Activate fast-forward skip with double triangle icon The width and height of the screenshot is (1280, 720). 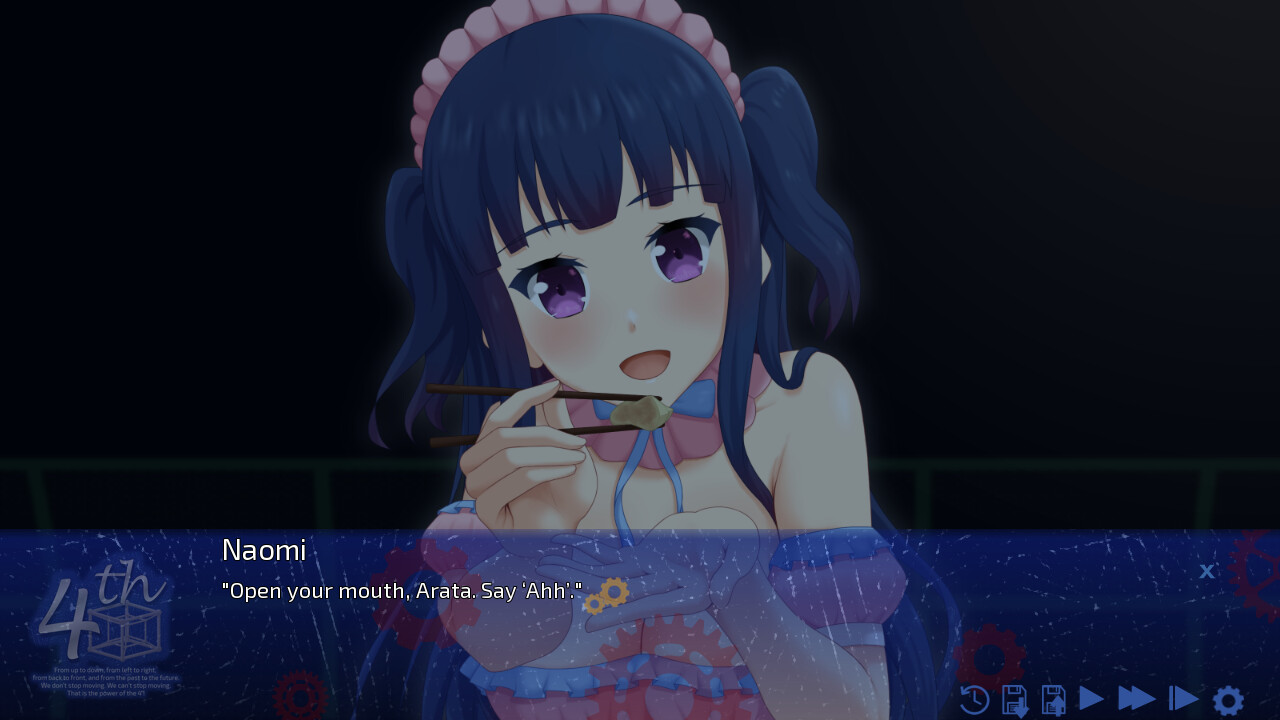coord(1136,699)
